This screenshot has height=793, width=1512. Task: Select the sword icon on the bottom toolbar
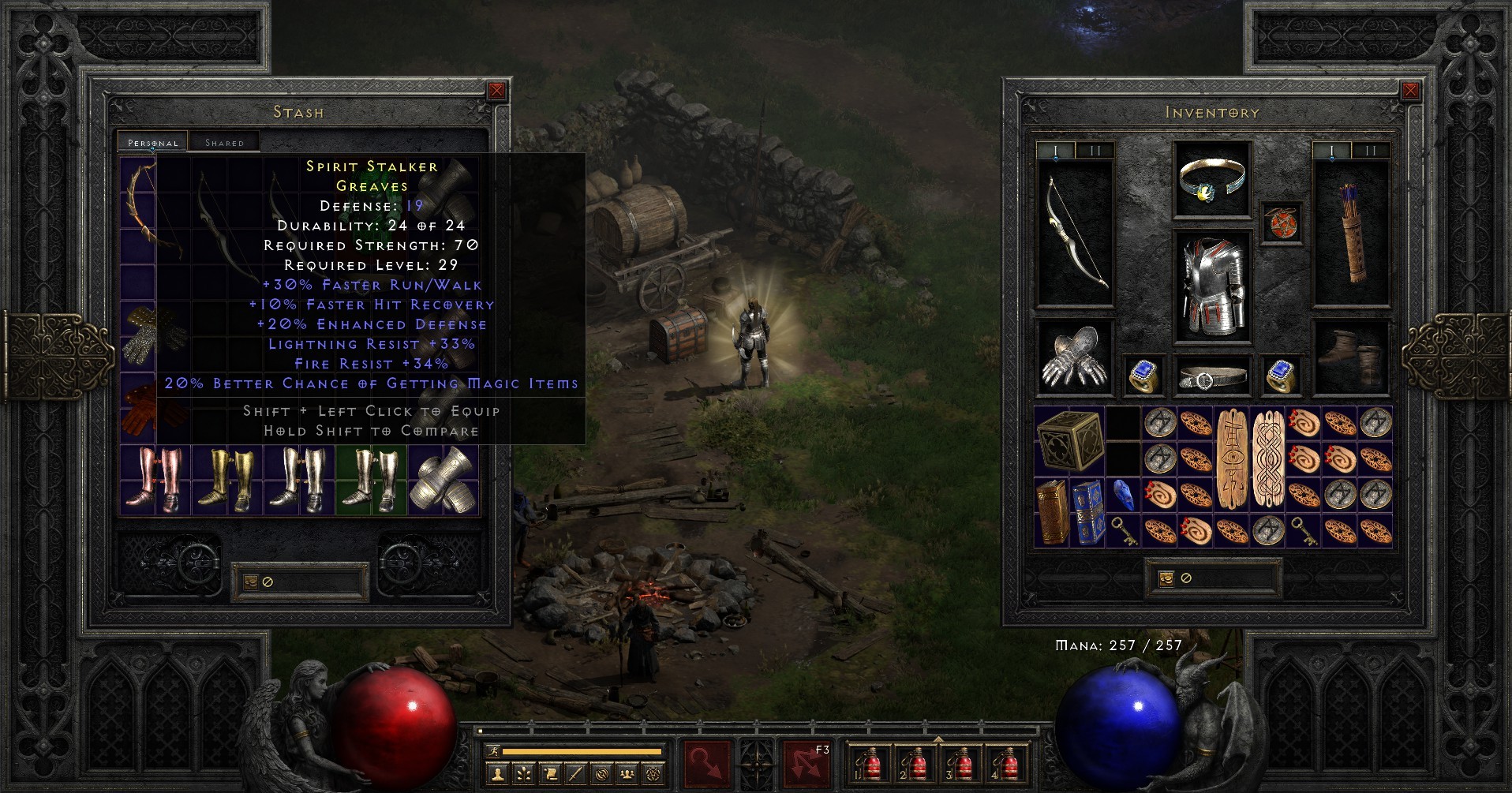576,776
